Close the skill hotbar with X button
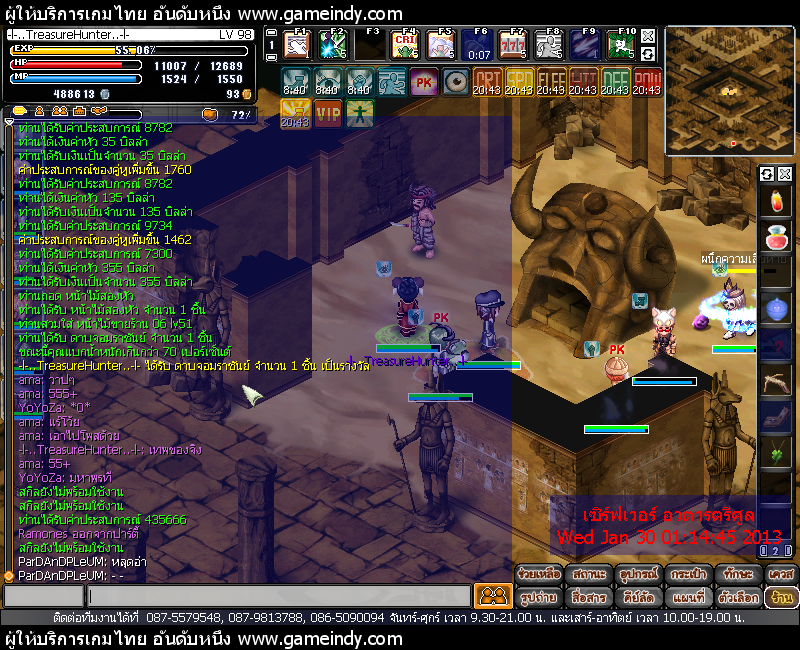The height and width of the screenshot is (650, 800). [647, 36]
